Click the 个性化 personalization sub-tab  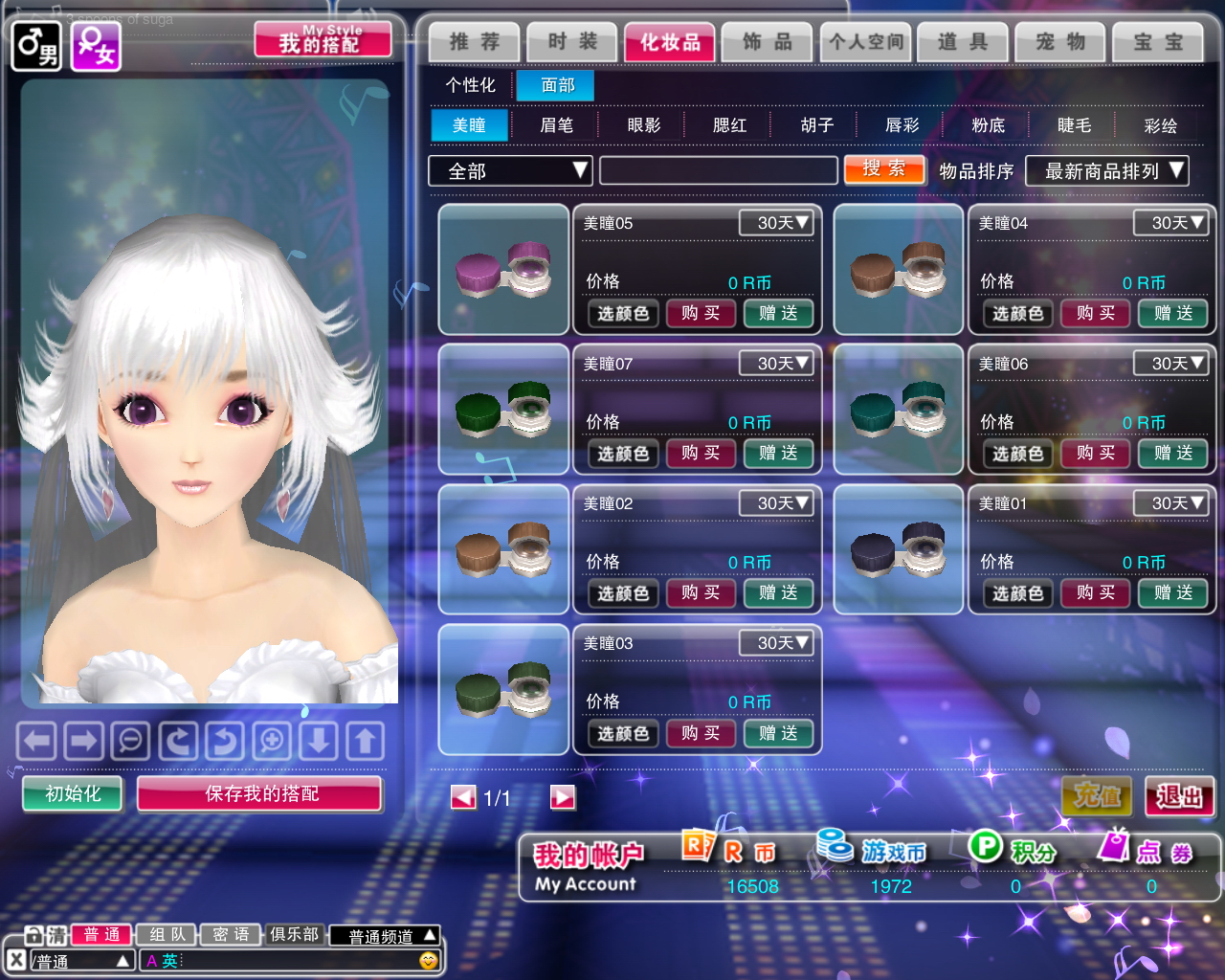tap(470, 85)
